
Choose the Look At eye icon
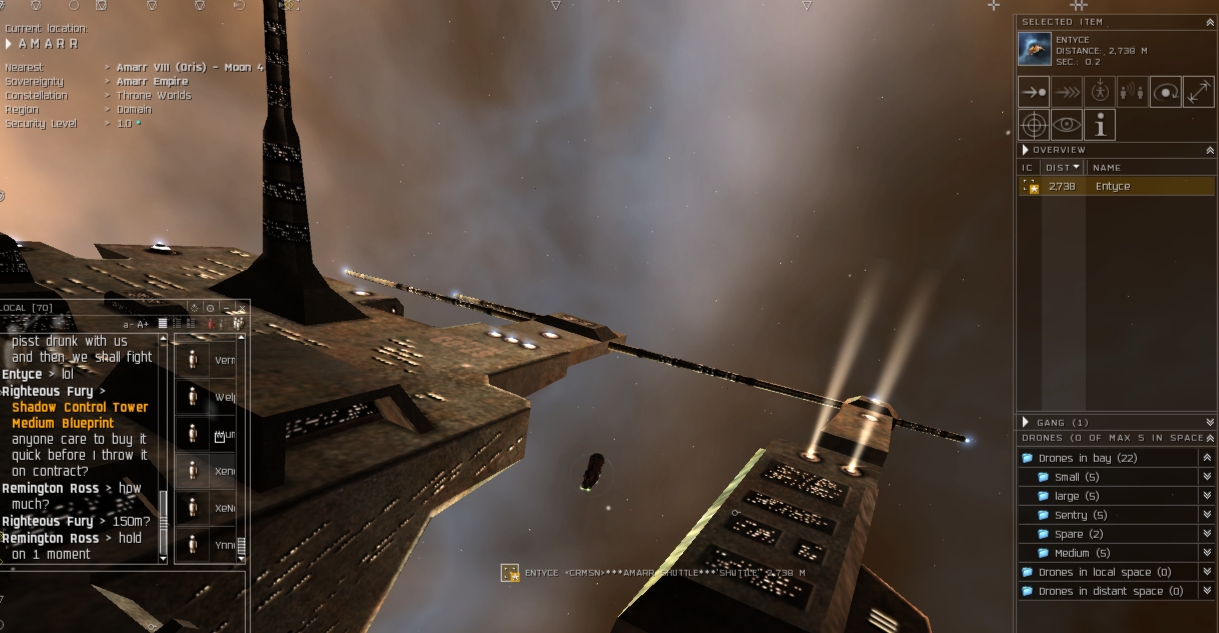click(1066, 125)
